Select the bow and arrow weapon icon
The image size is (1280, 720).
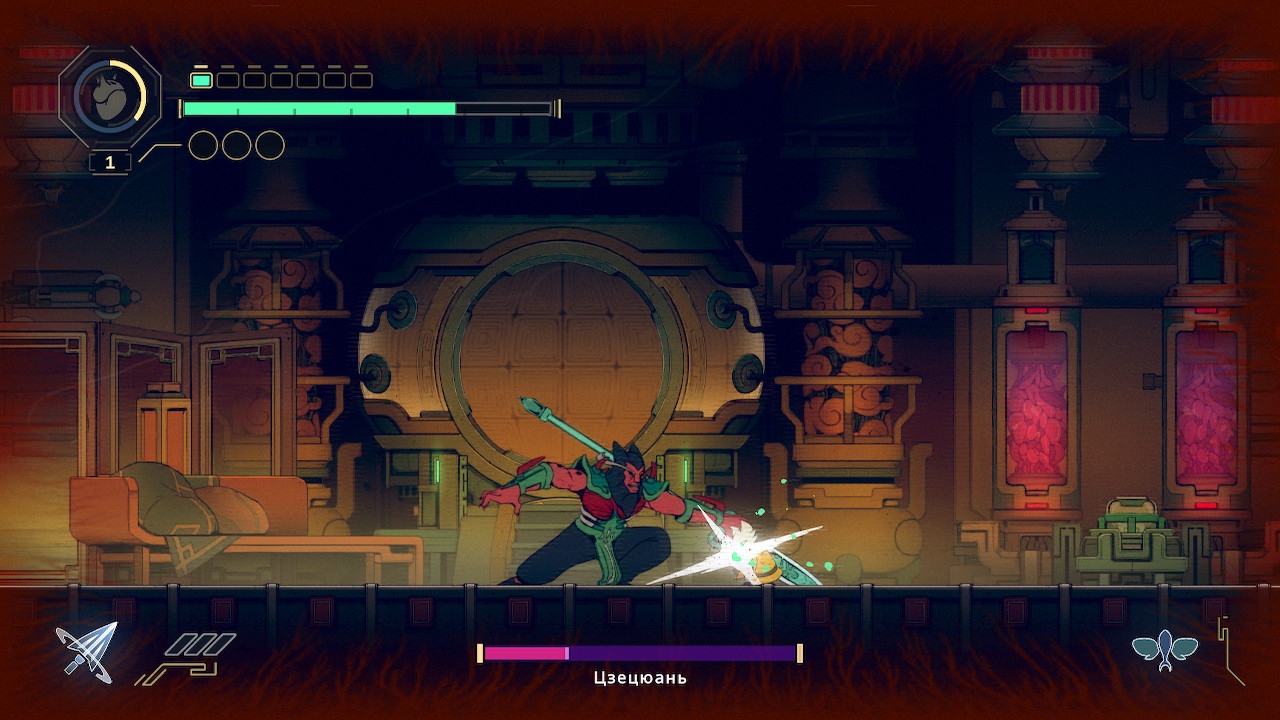click(86, 652)
